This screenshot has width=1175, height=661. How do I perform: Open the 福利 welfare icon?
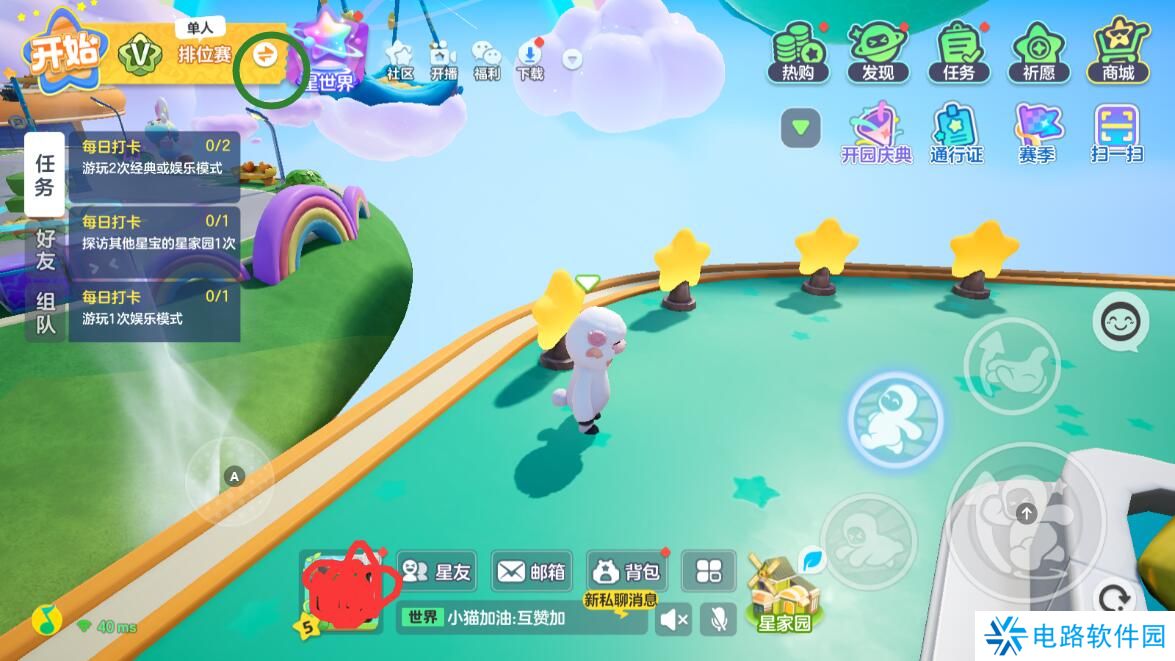pyautogui.click(x=487, y=60)
